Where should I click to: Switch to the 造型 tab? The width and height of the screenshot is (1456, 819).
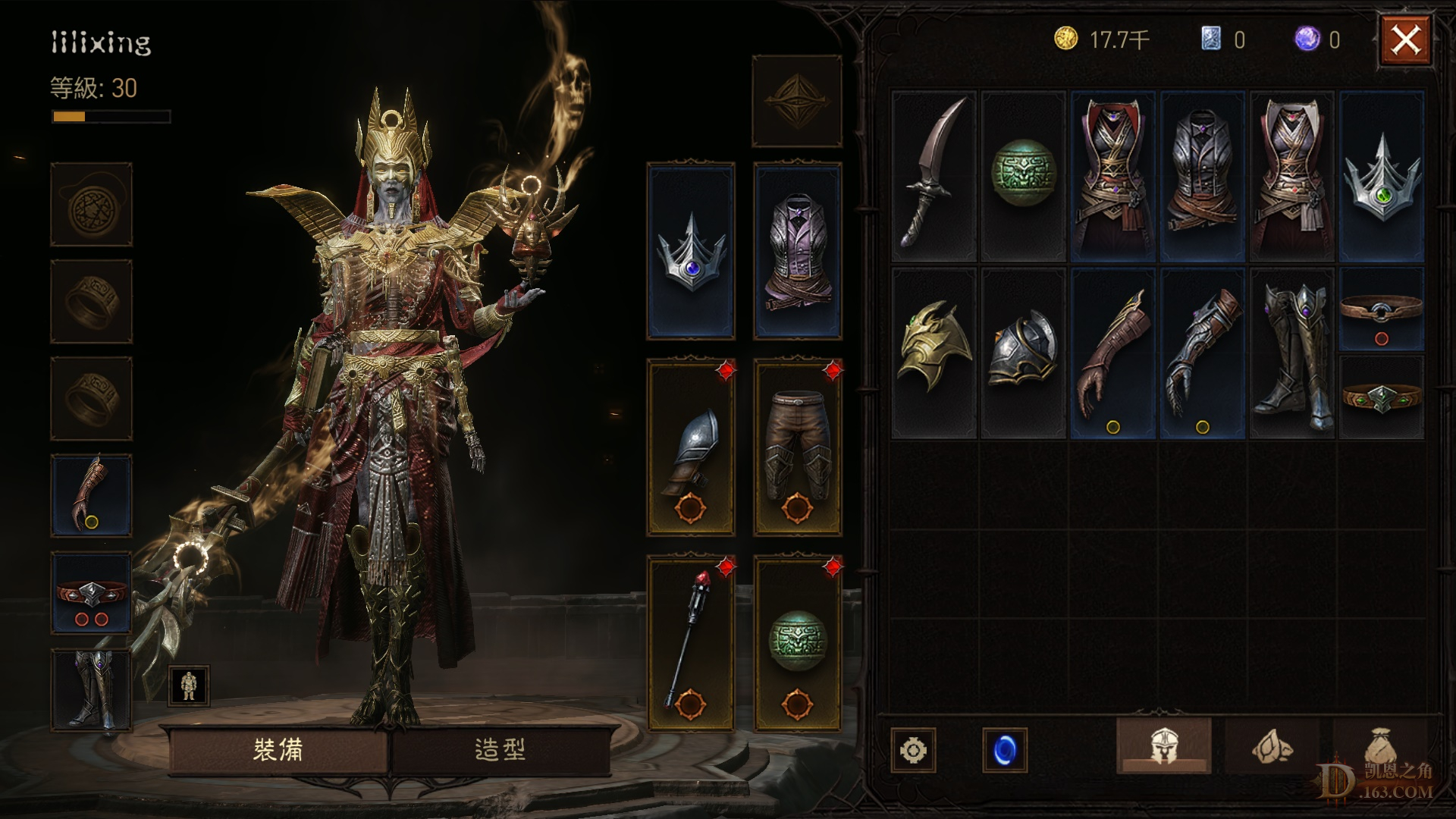point(500,750)
